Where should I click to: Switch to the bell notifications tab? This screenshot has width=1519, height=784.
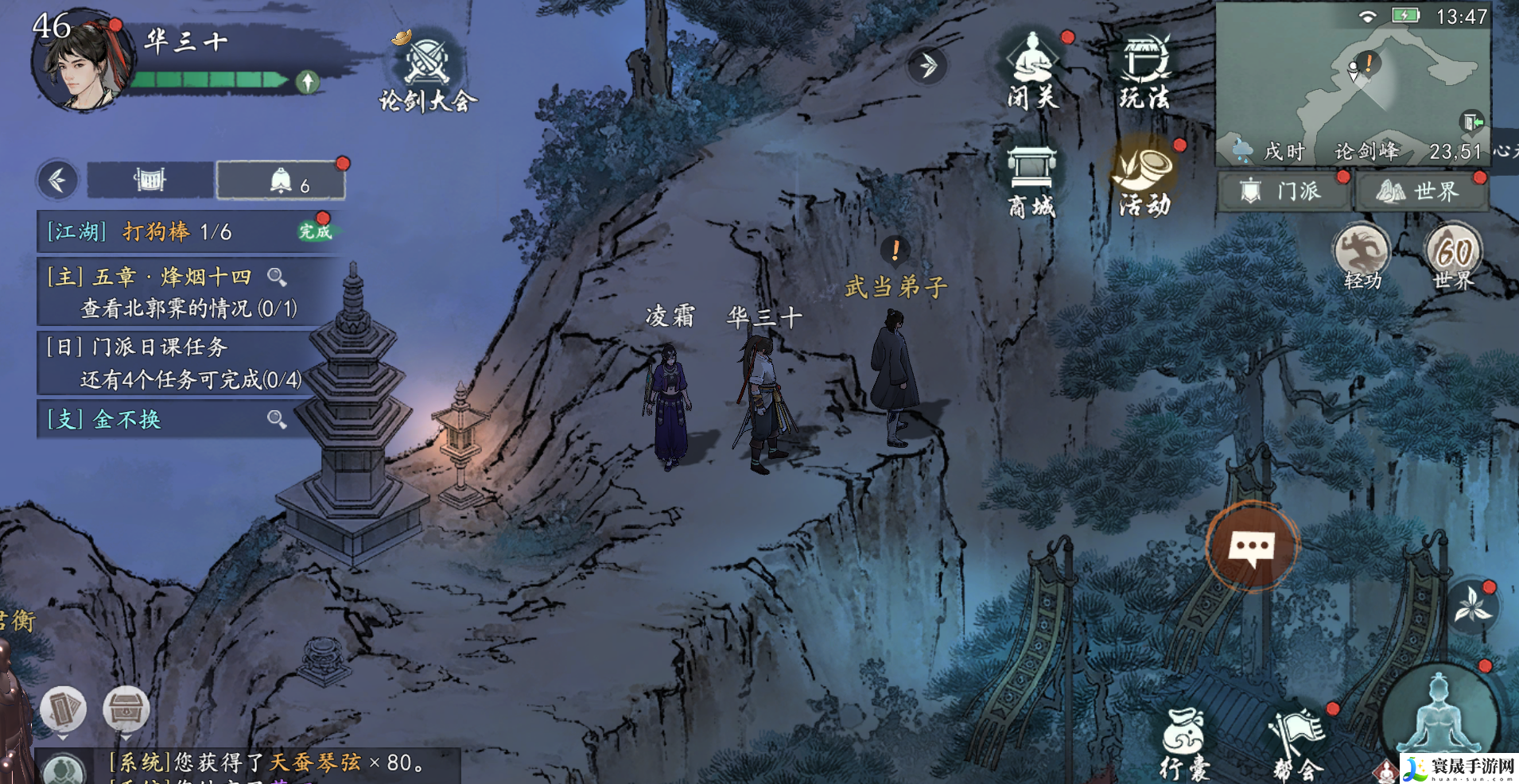(x=281, y=181)
